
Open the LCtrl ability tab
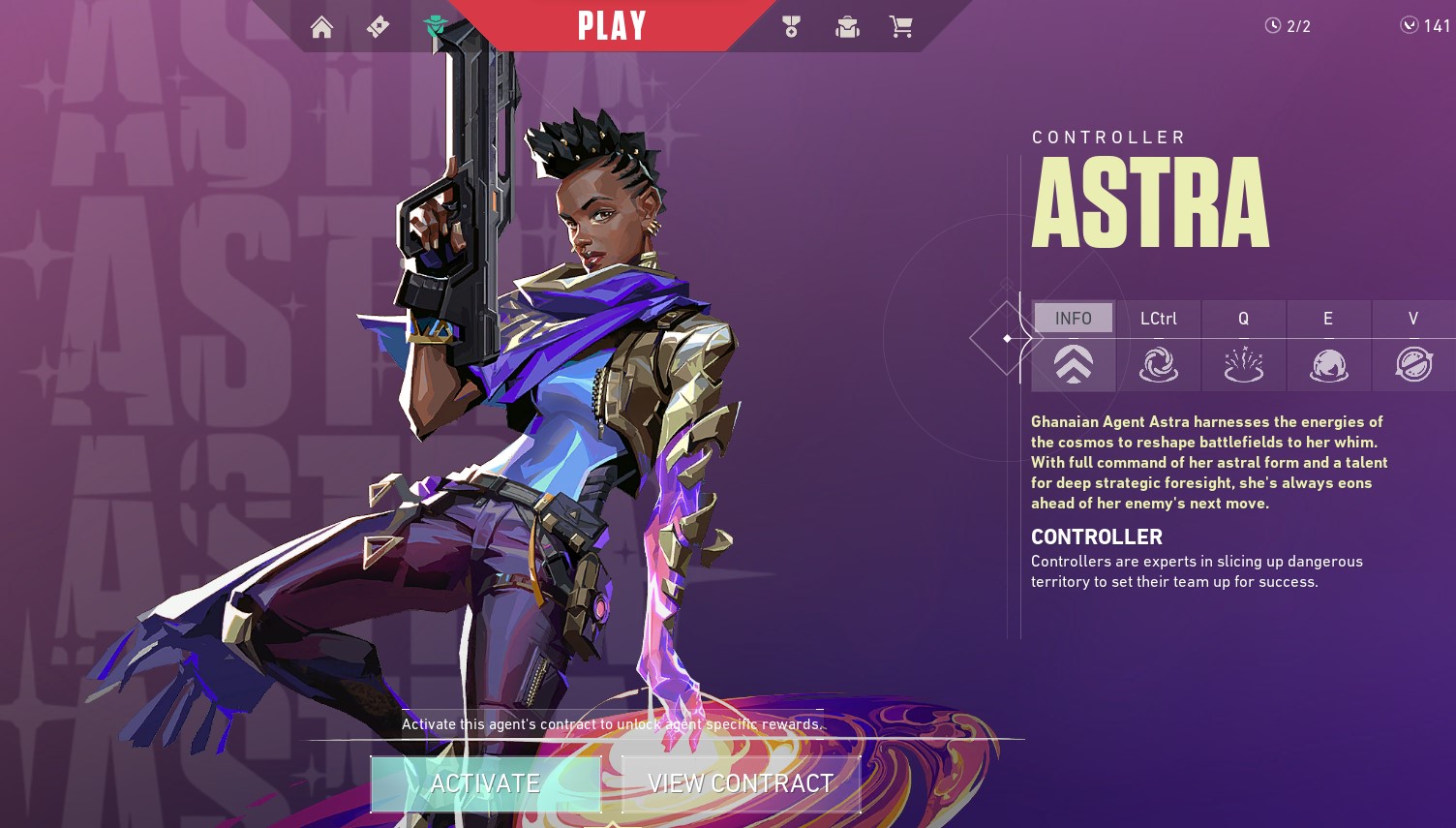click(1158, 318)
